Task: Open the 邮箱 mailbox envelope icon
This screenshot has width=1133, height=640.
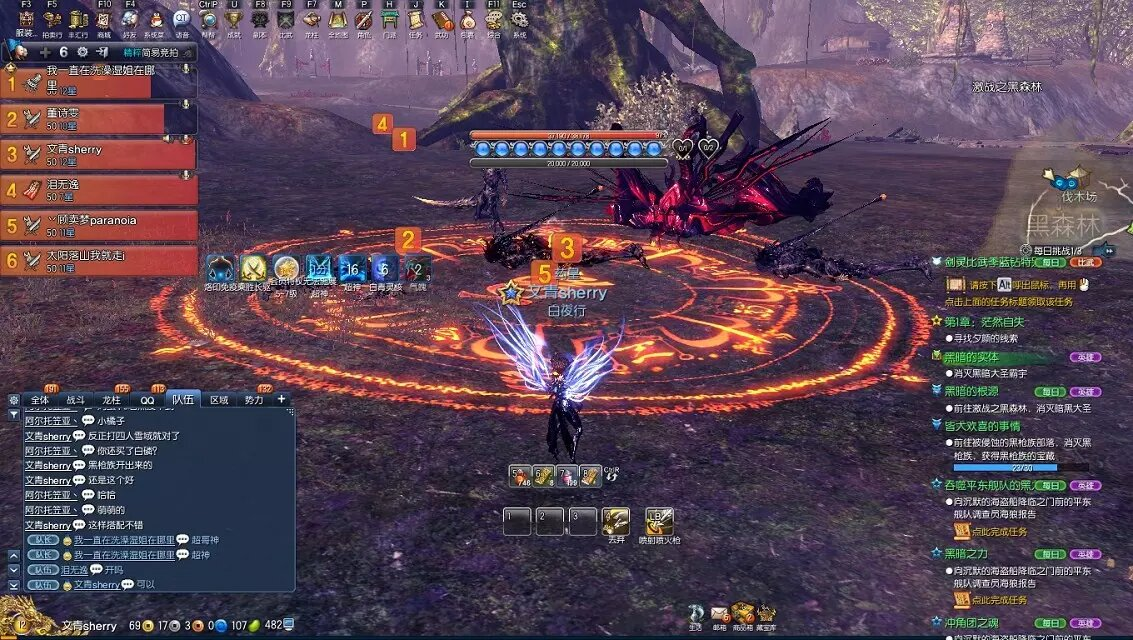Action: [720, 613]
